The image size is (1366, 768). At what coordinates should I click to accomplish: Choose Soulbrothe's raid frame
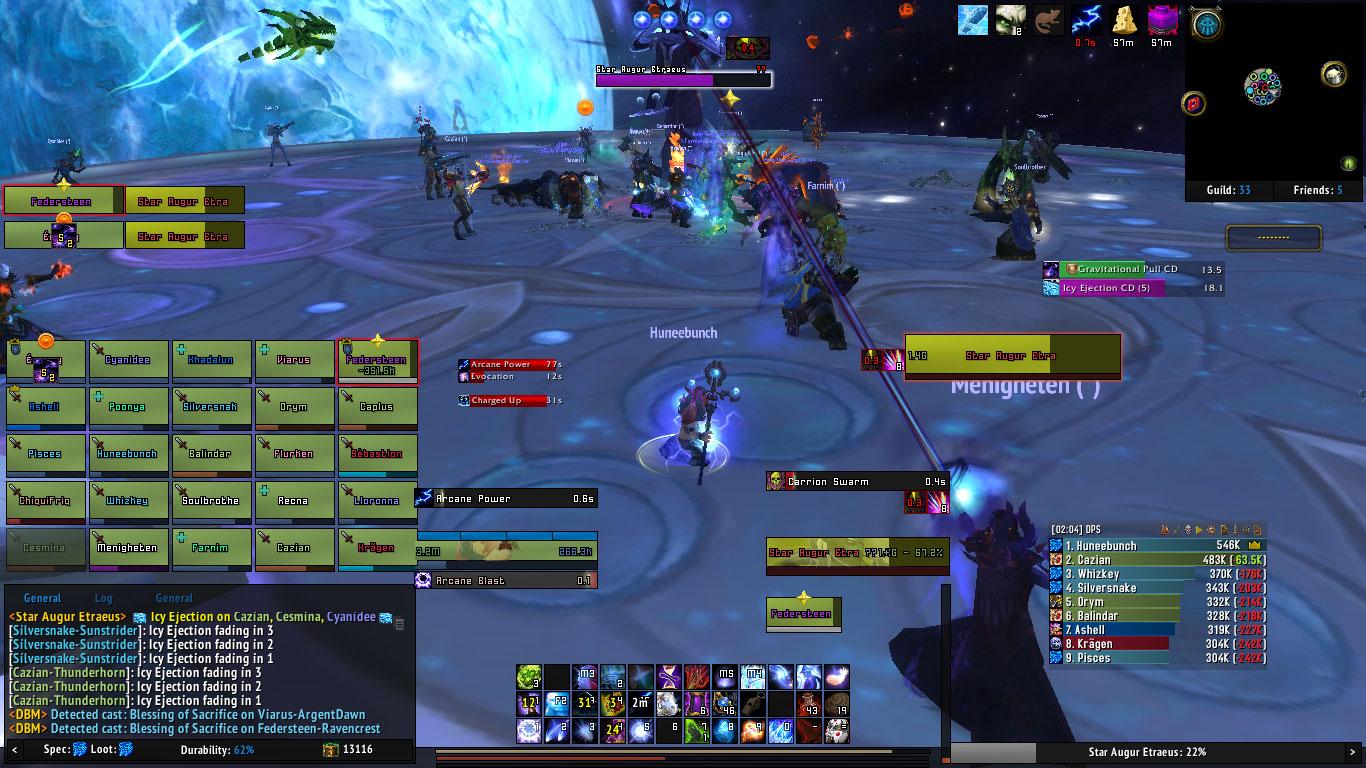(211, 501)
